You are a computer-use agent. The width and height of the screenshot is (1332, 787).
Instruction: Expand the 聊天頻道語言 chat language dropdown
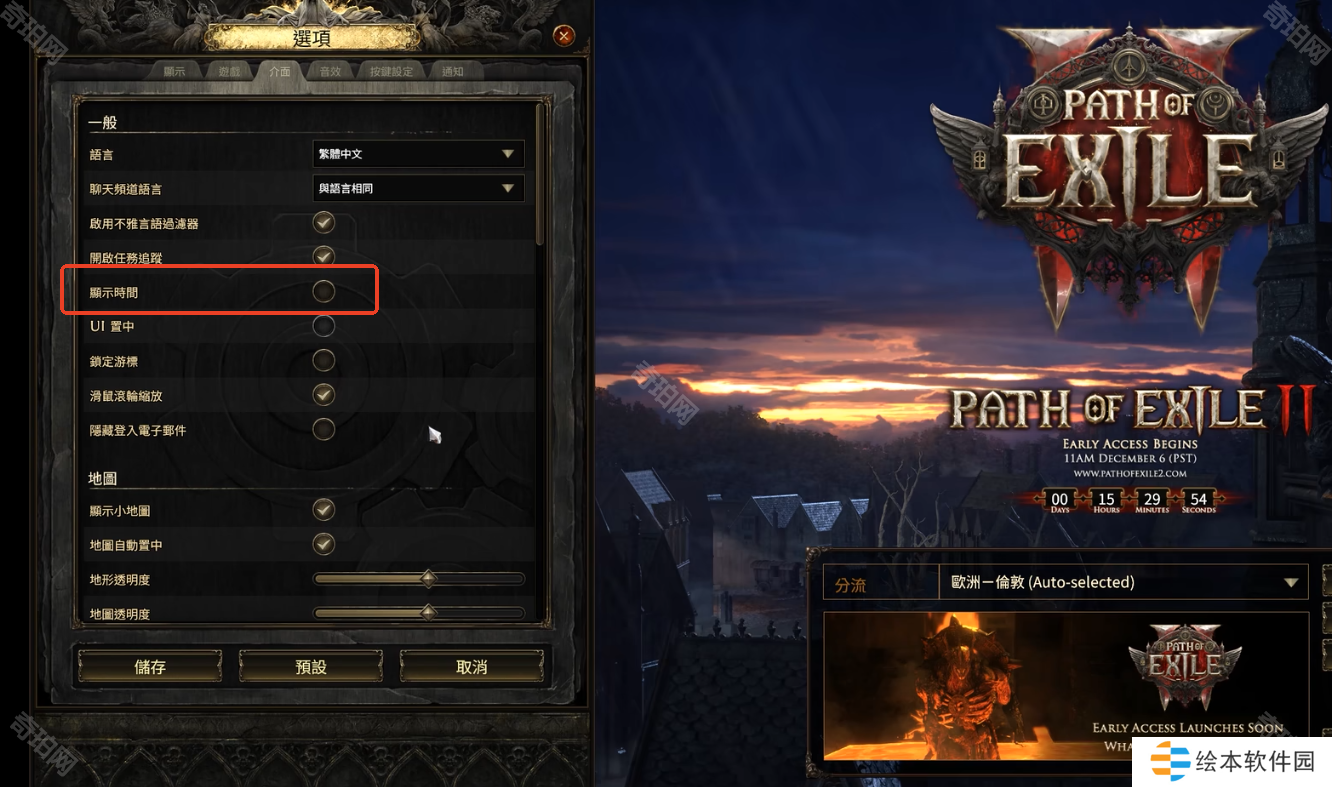click(418, 188)
